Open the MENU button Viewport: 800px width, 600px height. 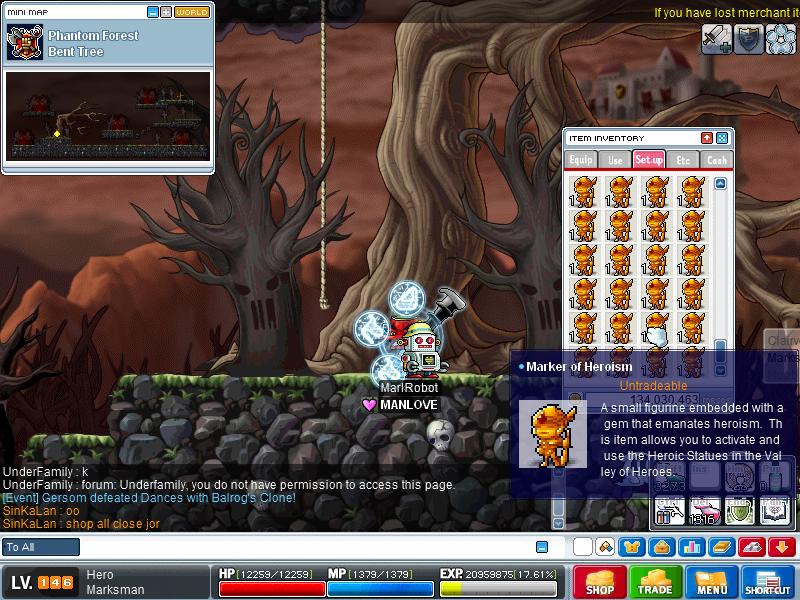712,582
